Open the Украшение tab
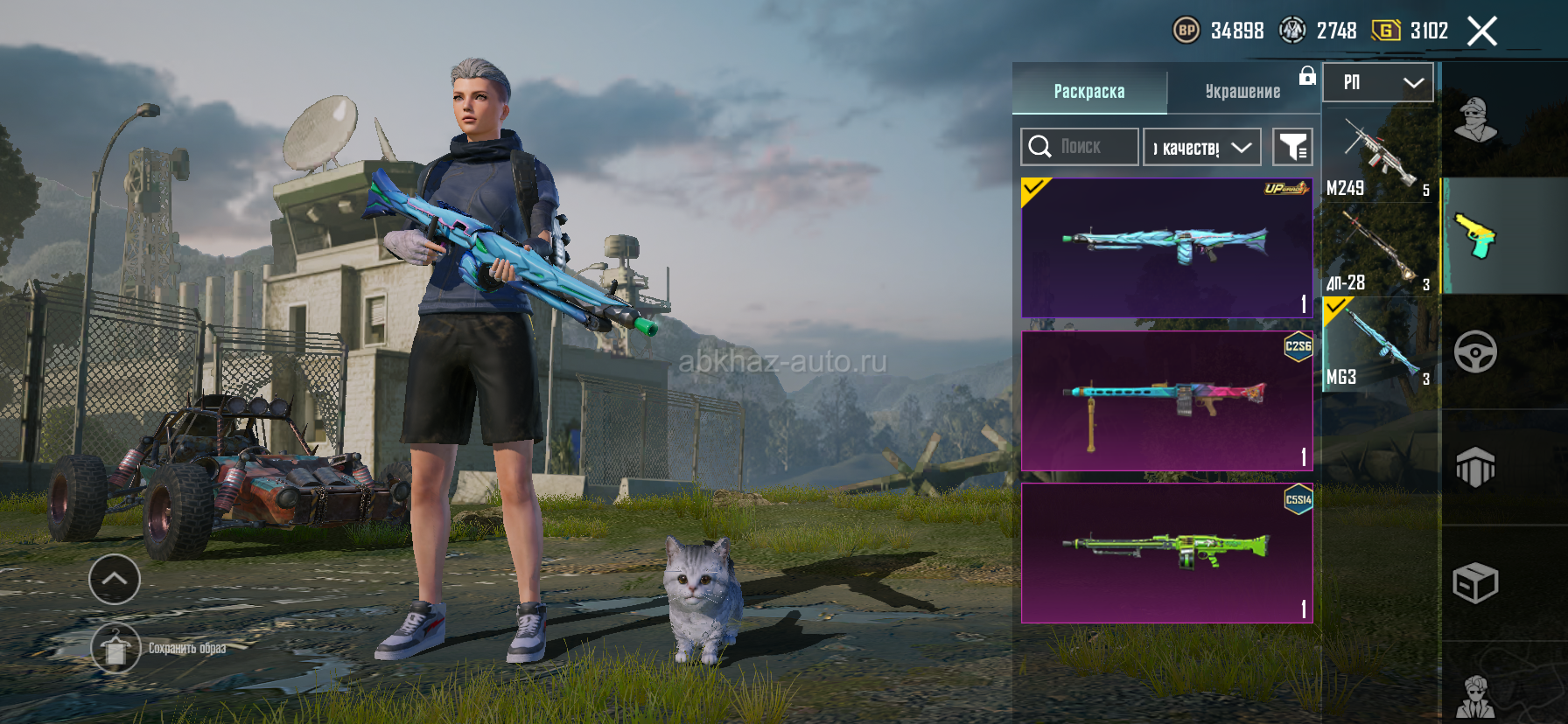The width and height of the screenshot is (1568, 724). (1242, 91)
